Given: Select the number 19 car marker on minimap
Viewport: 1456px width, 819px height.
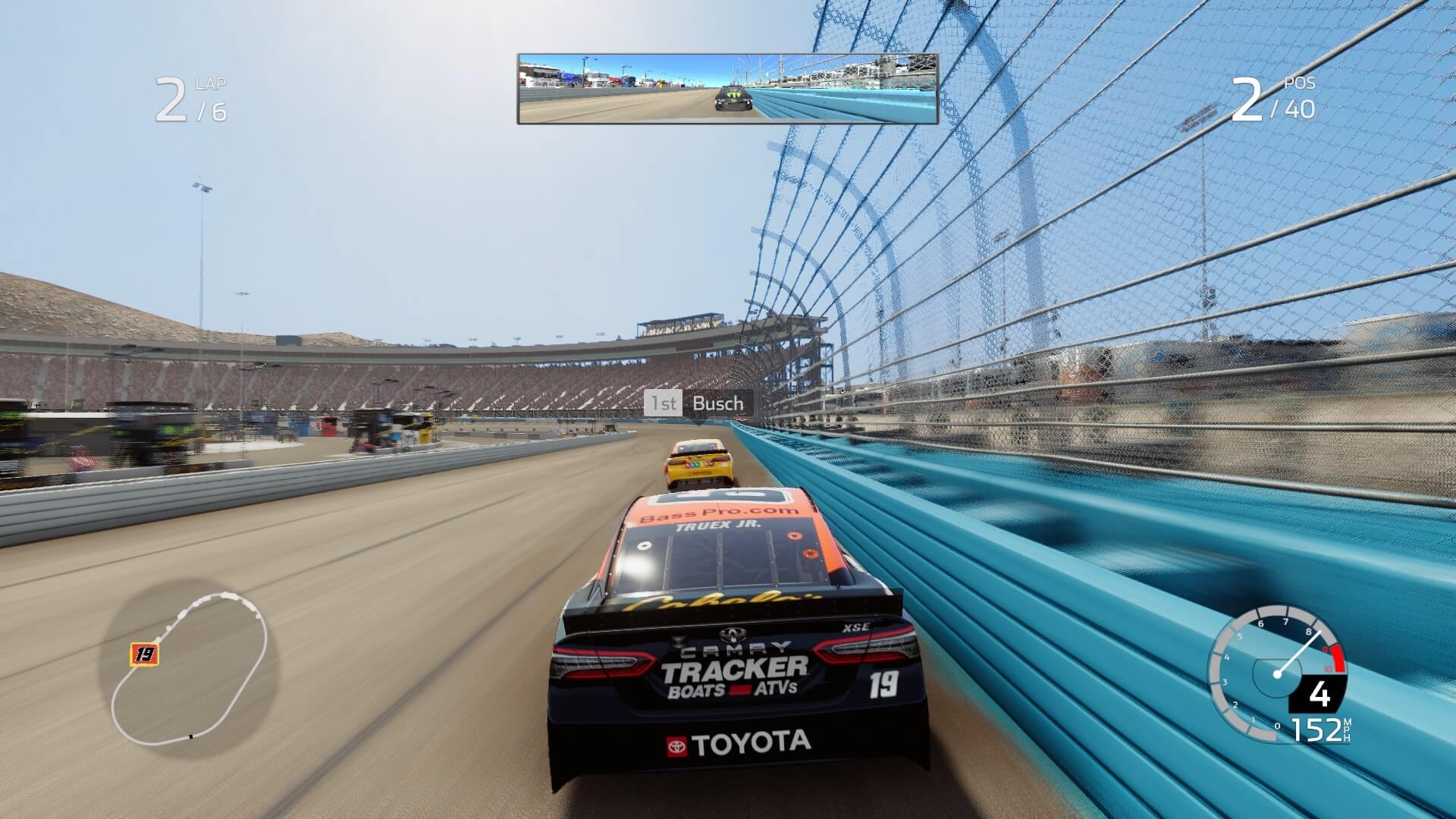Looking at the screenshot, I should tap(144, 654).
